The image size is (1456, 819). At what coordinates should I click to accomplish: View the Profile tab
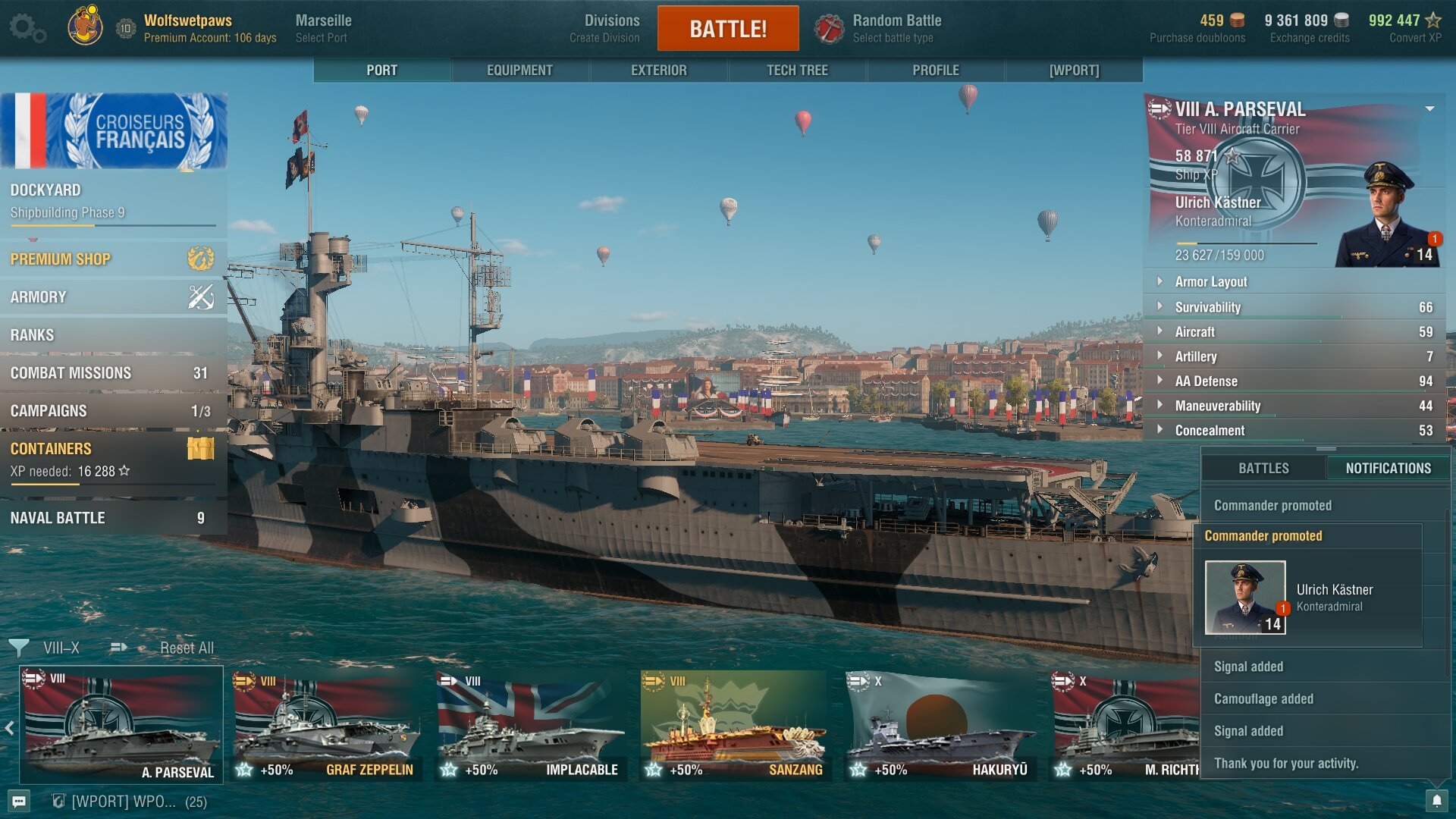[x=935, y=70]
